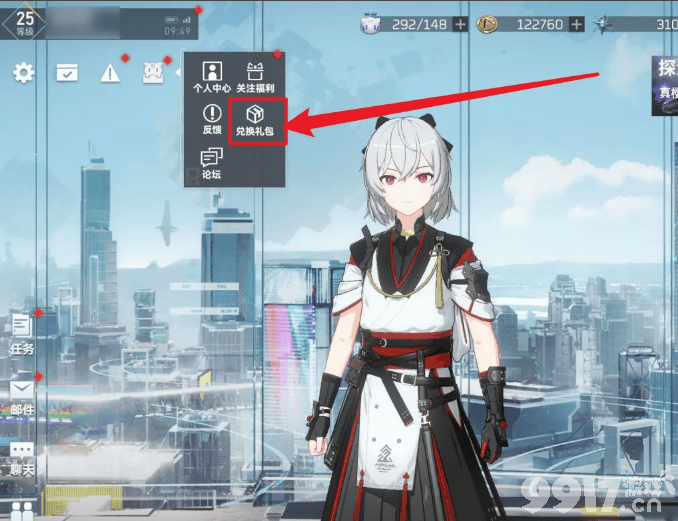The width and height of the screenshot is (678, 521).
Task: Open the friends icon below chat
Action: pos(22,510)
